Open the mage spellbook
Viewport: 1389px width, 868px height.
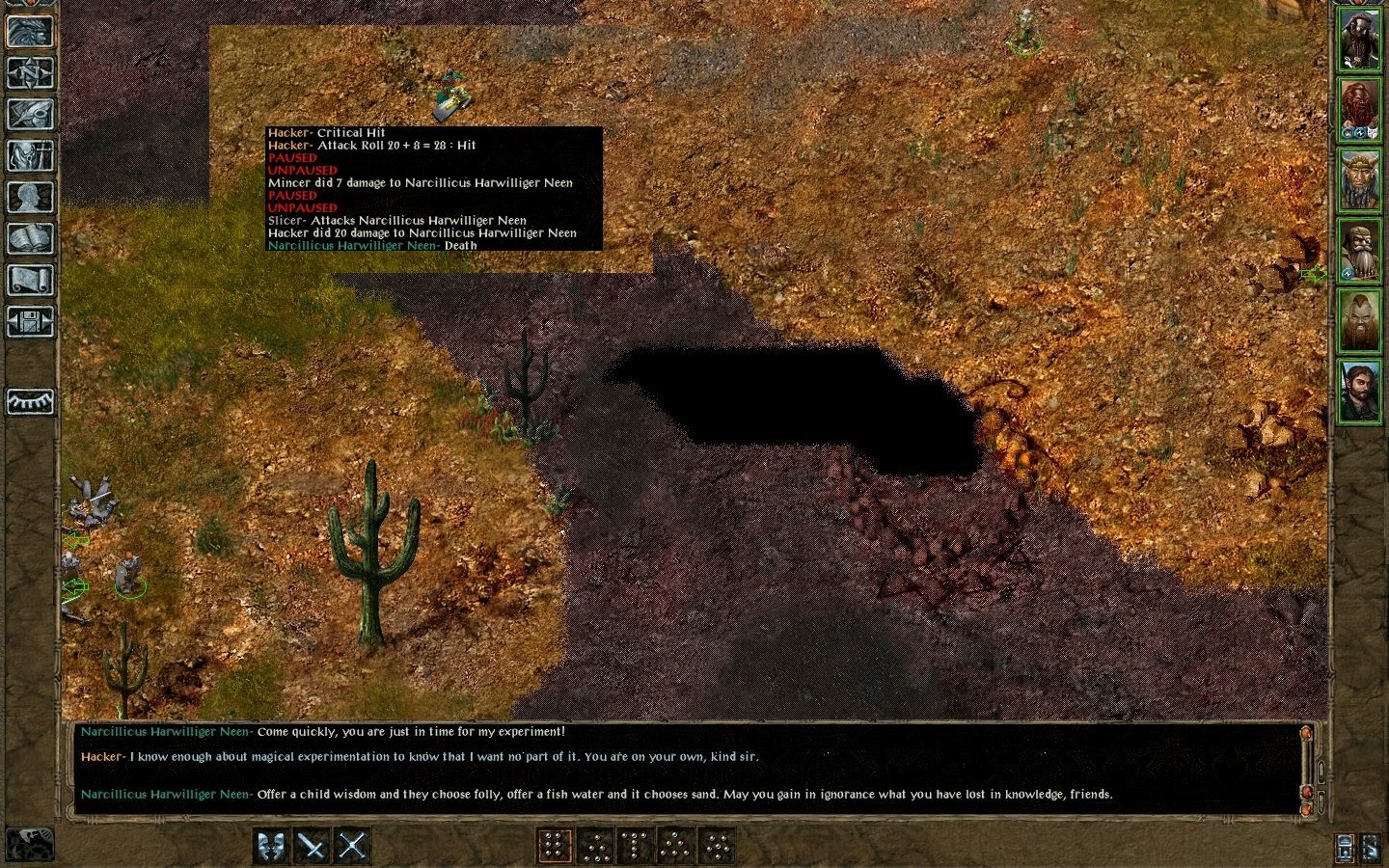(30, 238)
